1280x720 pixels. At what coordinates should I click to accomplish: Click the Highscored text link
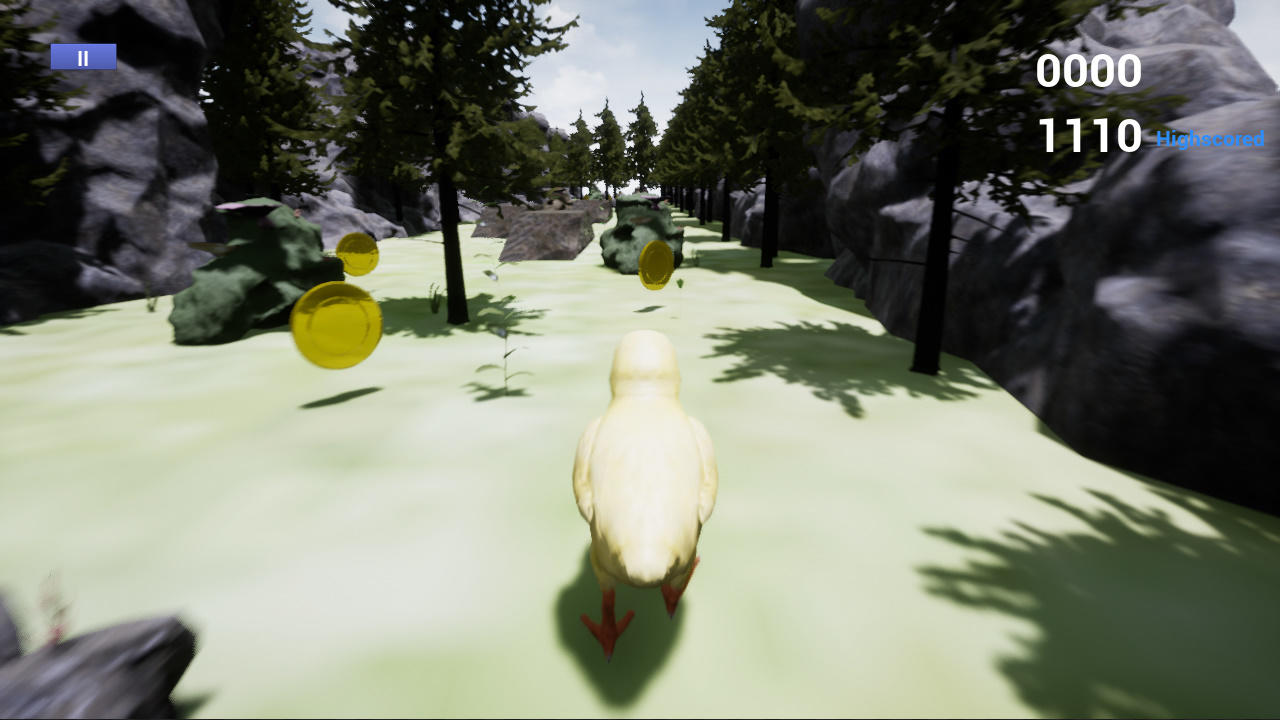[x=1209, y=140]
